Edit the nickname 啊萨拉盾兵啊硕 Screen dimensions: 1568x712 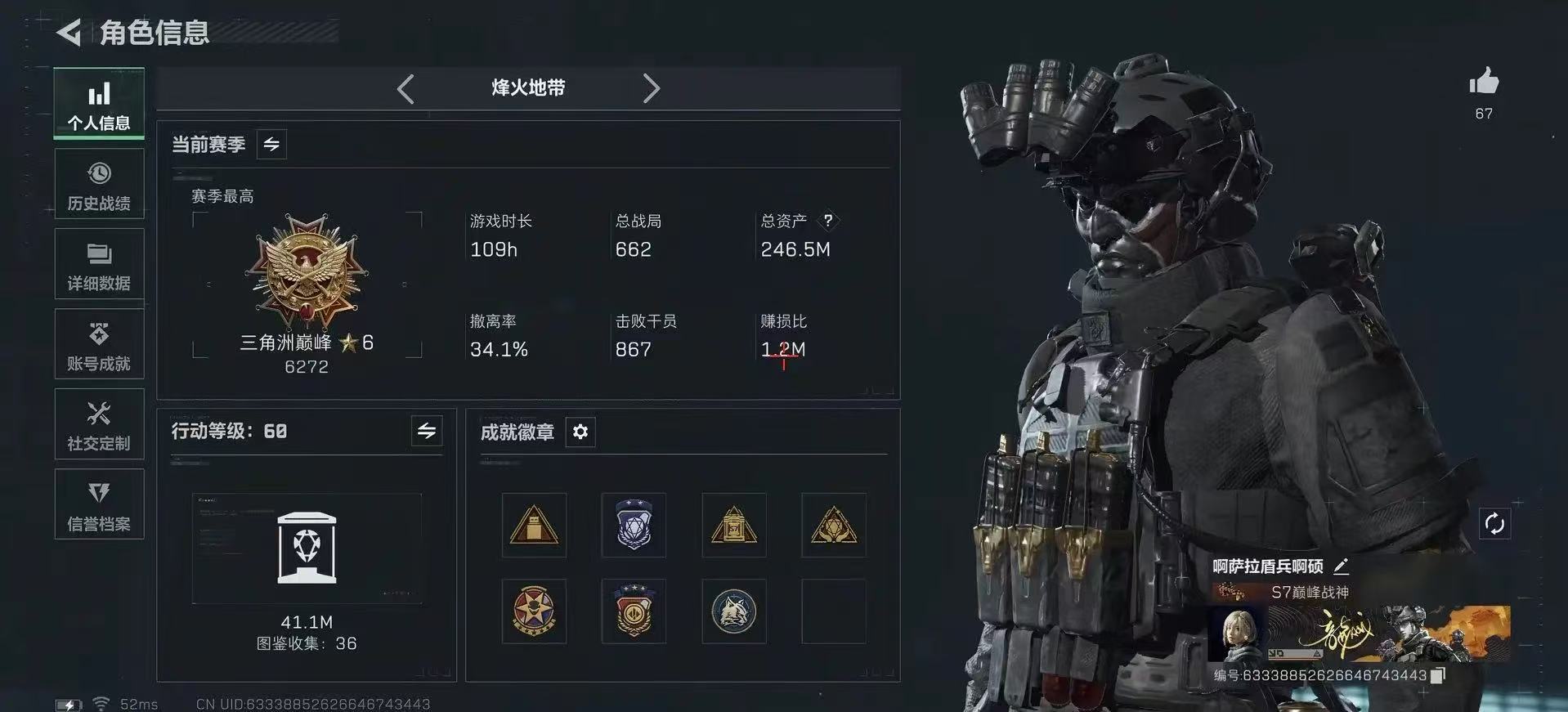pos(1342,566)
